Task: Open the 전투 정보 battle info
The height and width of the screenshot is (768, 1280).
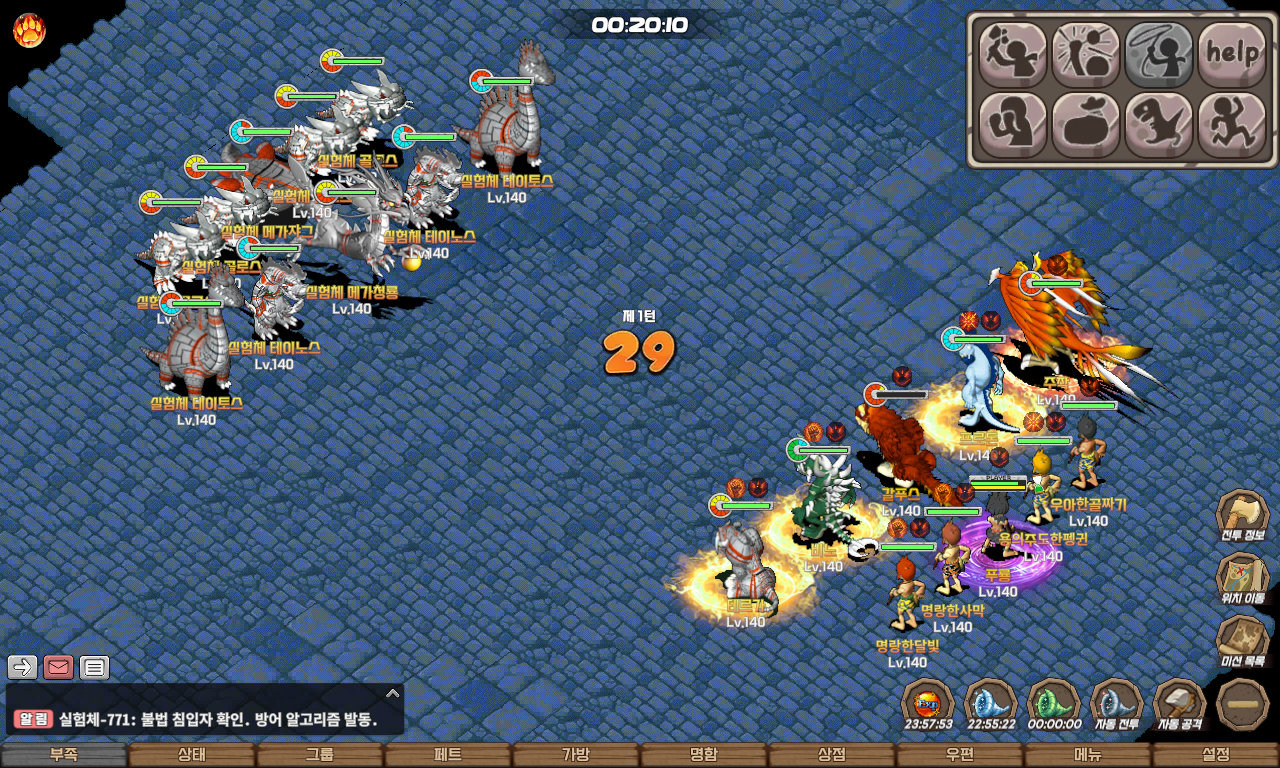Action: 1242,518
